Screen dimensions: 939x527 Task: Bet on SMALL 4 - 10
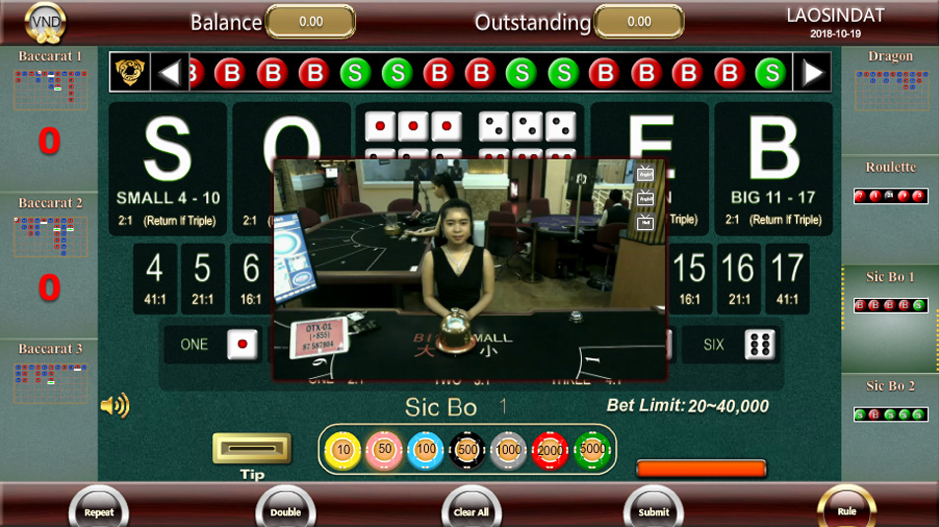pos(168,168)
